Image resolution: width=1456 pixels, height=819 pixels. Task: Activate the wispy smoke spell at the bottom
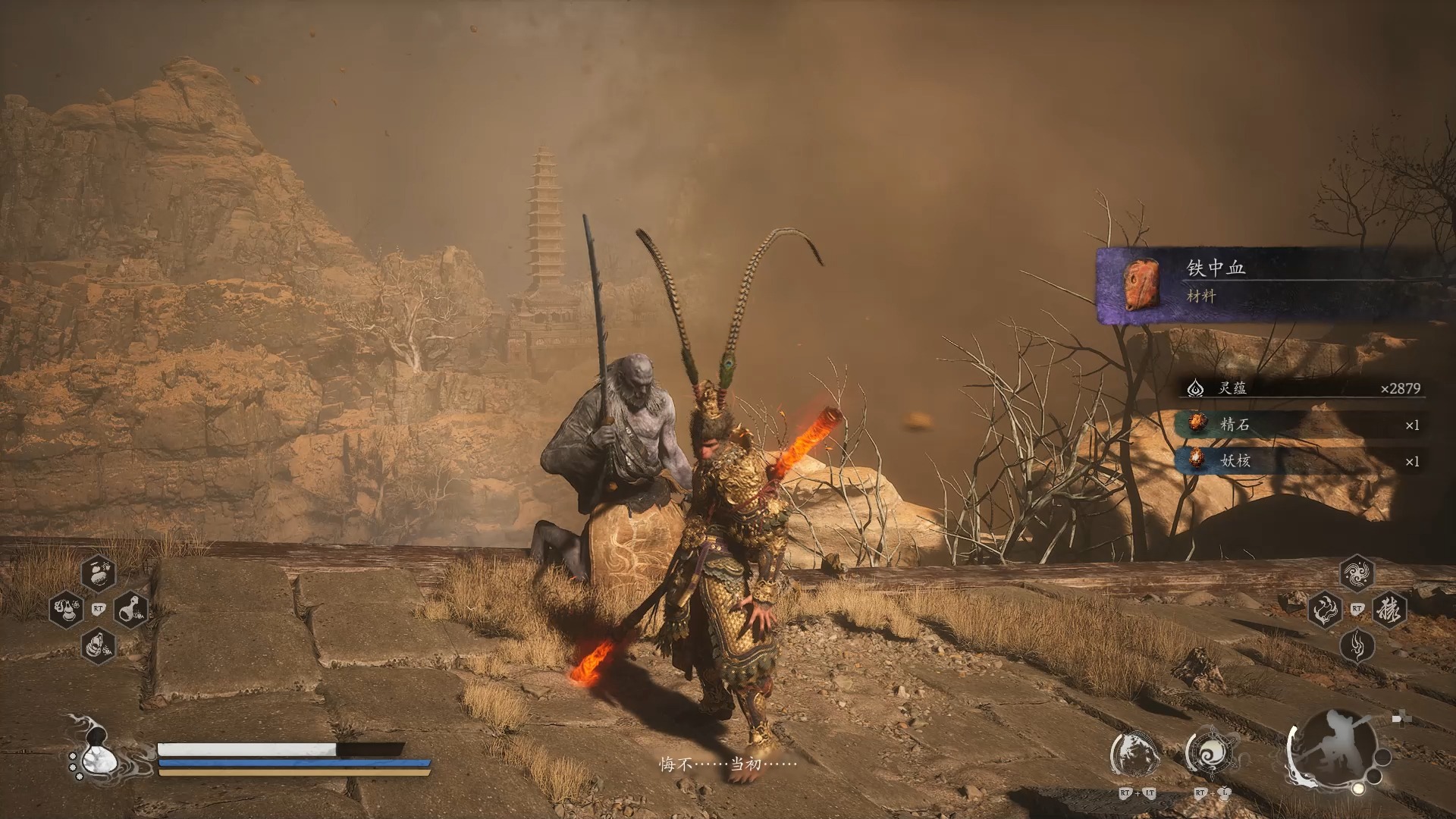[1357, 646]
